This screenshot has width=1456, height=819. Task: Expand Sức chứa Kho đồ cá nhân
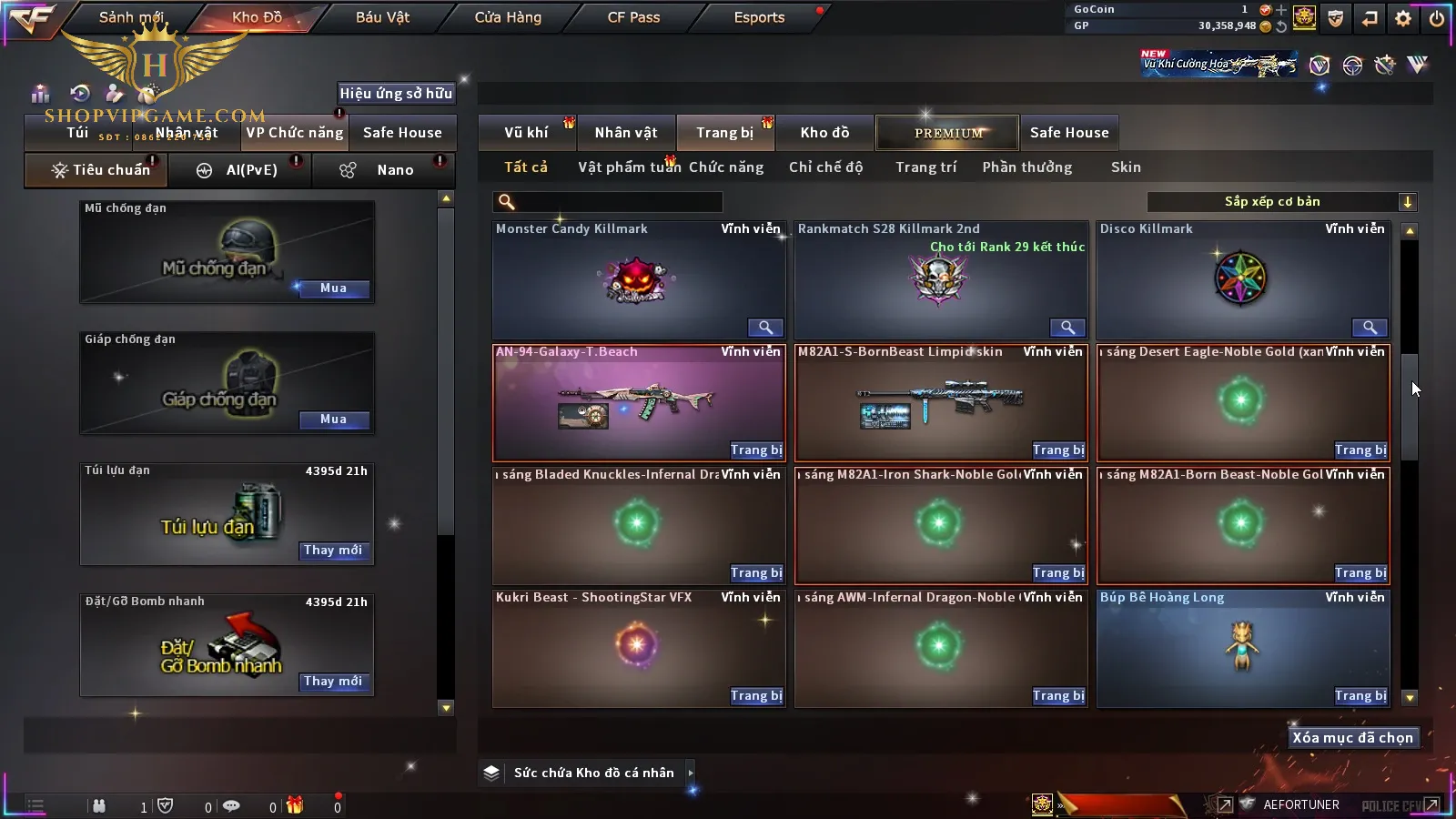691,773
